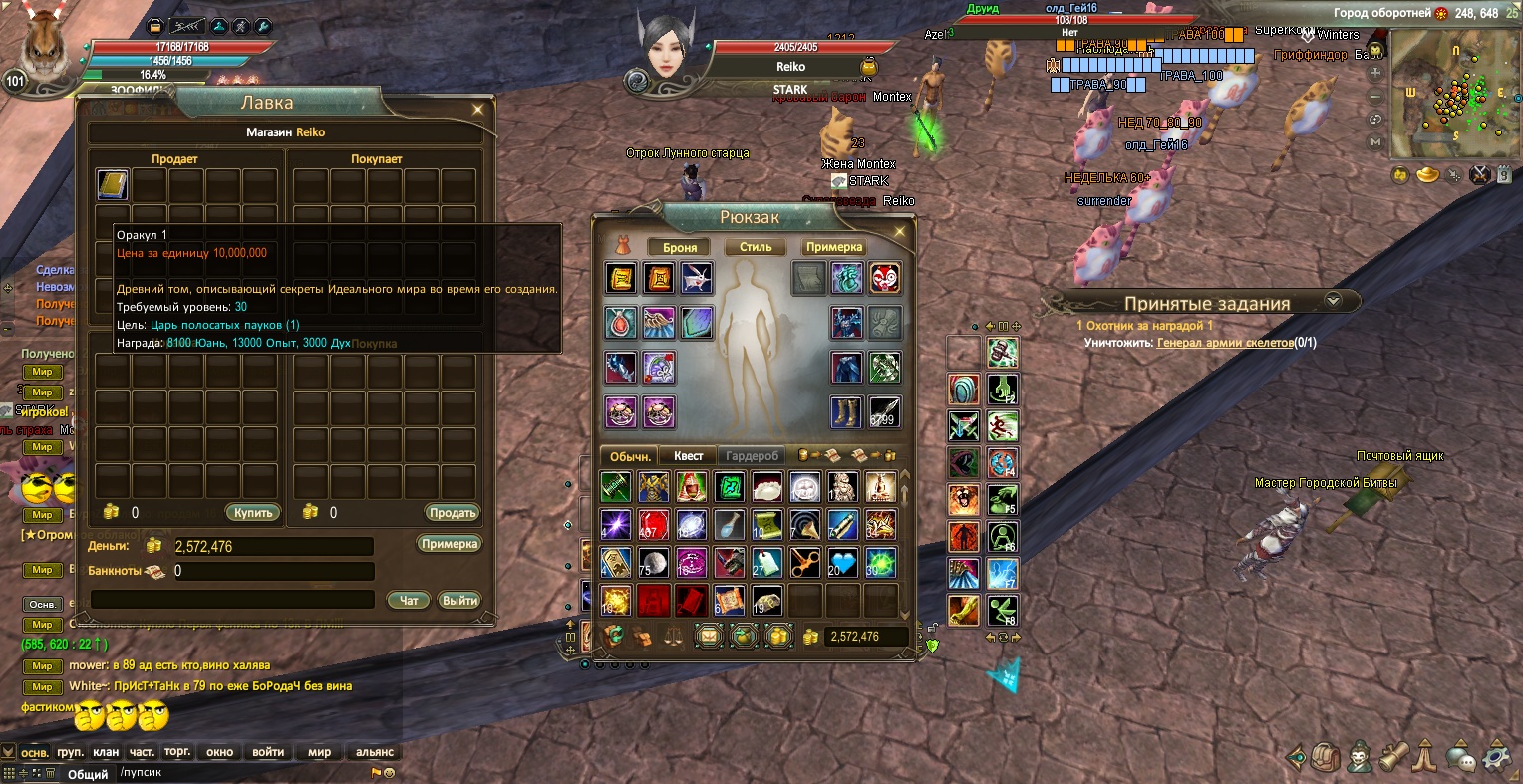
Task: Select the blue heart gem slot
Action: coord(842,564)
